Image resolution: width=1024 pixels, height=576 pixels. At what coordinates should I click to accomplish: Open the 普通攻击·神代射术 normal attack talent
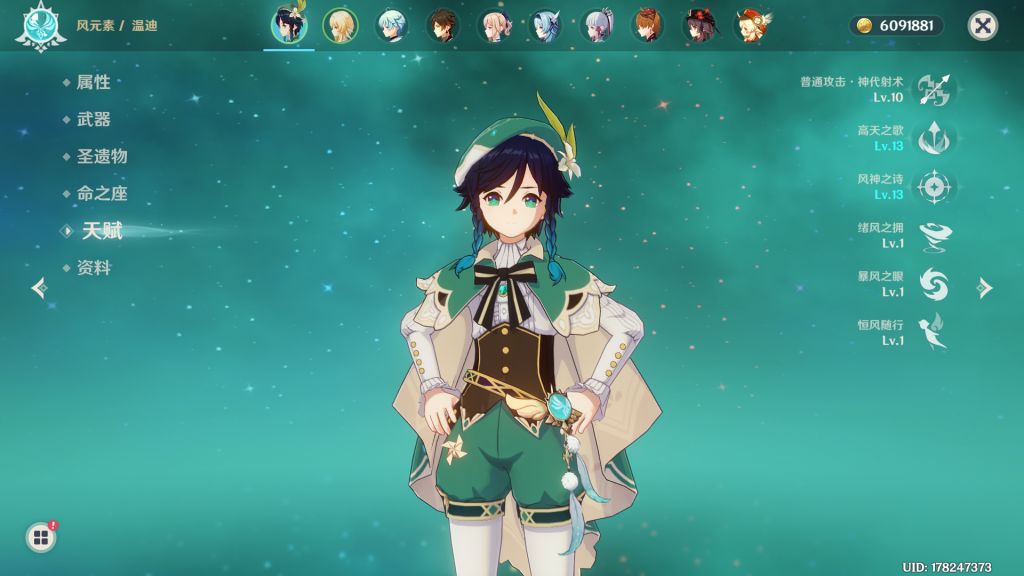click(x=936, y=90)
